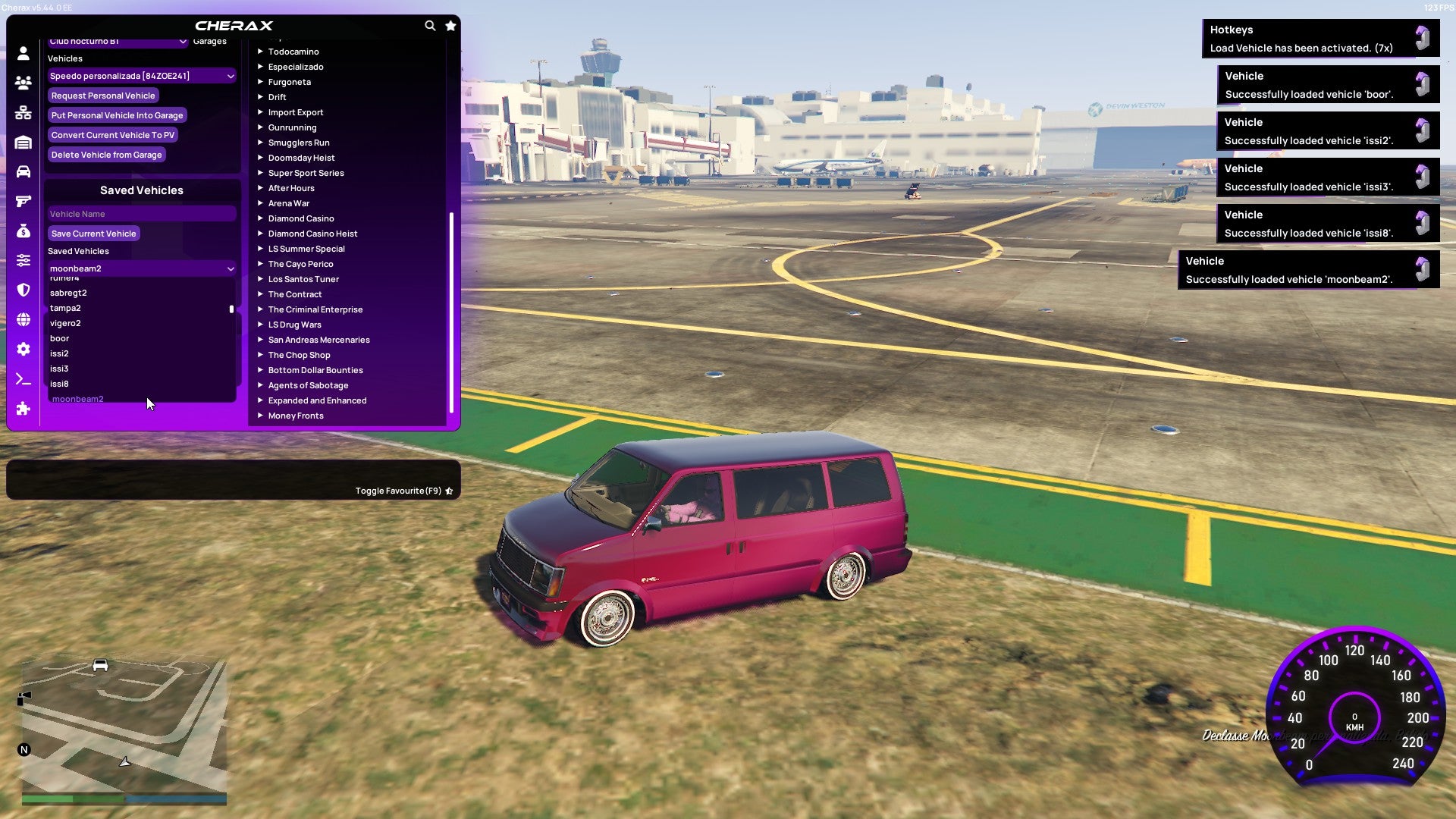Screen dimensions: 1456x819
Task: Select the Weapons icon in the sidebar
Action: point(23,200)
